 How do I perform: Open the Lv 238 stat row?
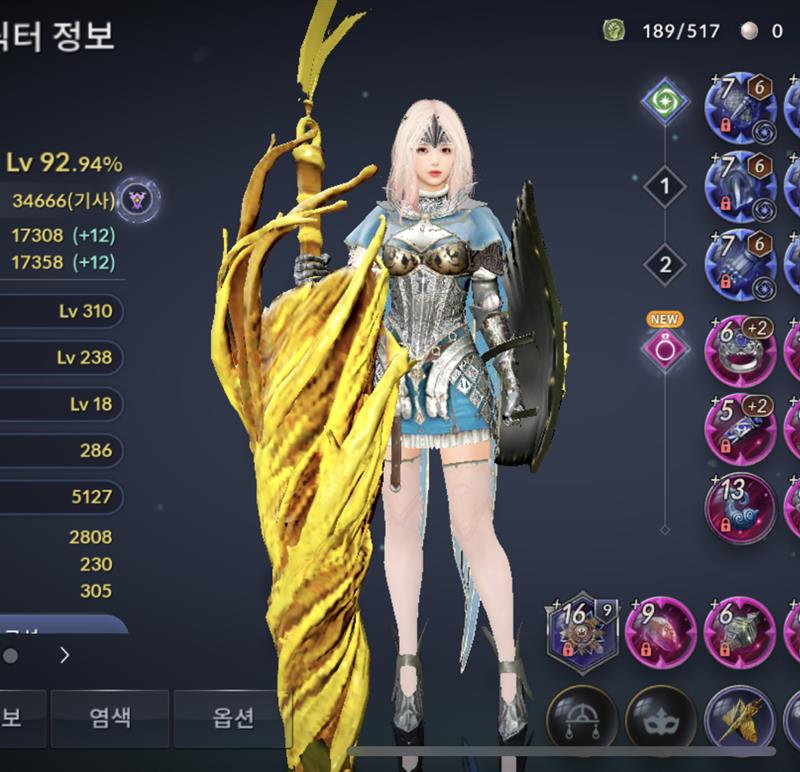62,357
